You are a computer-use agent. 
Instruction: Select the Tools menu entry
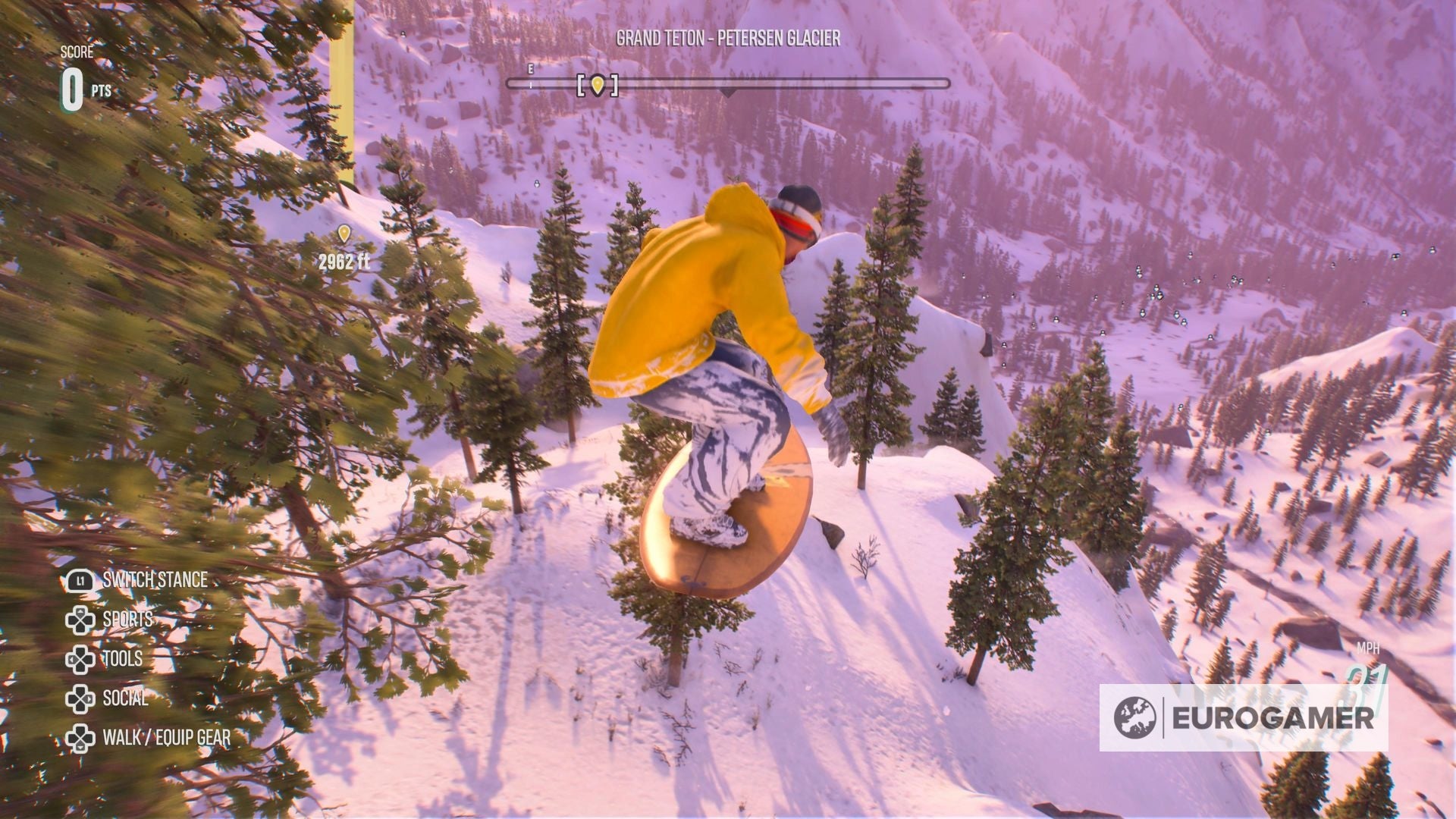121,658
